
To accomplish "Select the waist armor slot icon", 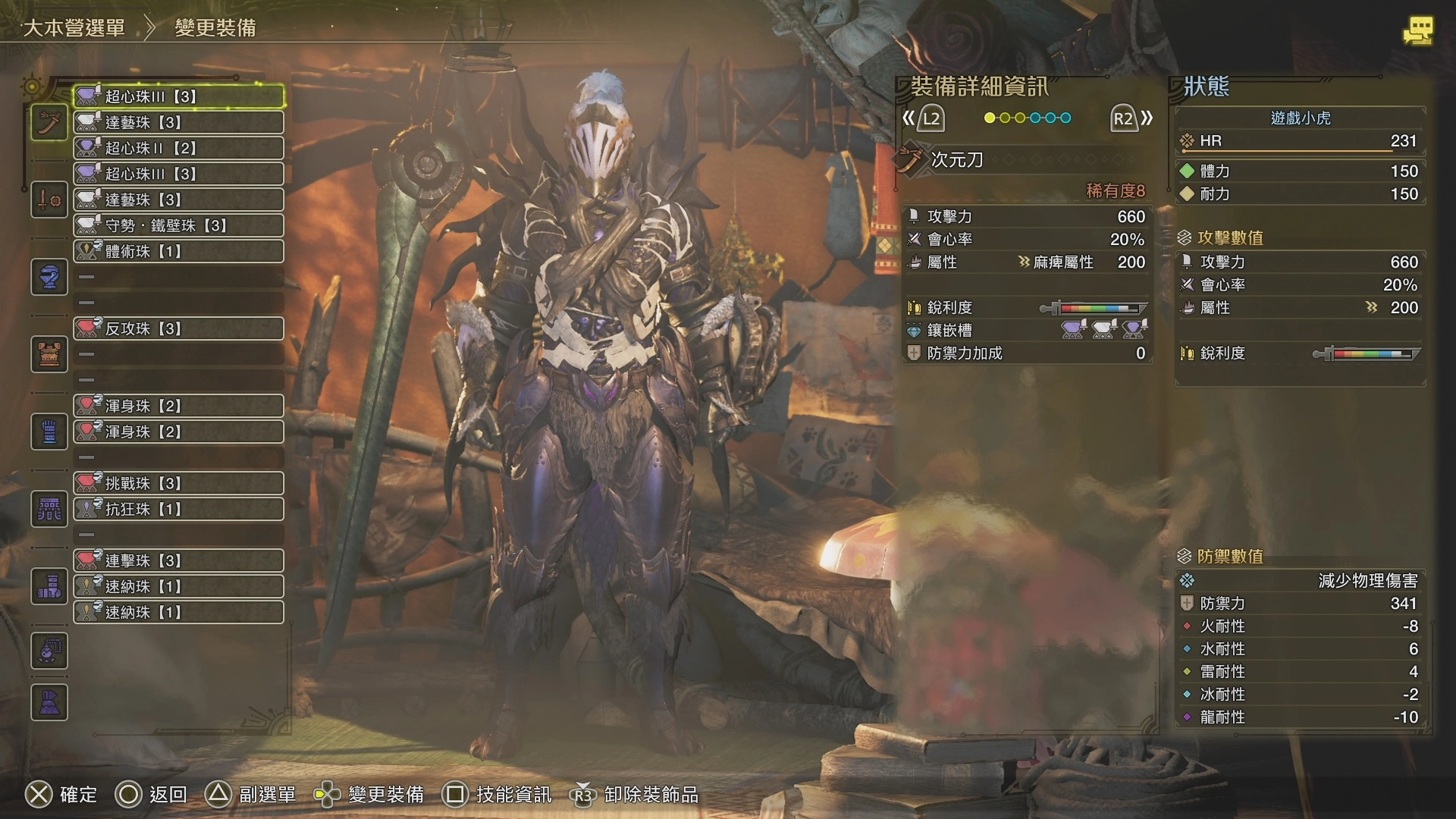I will click(x=49, y=509).
